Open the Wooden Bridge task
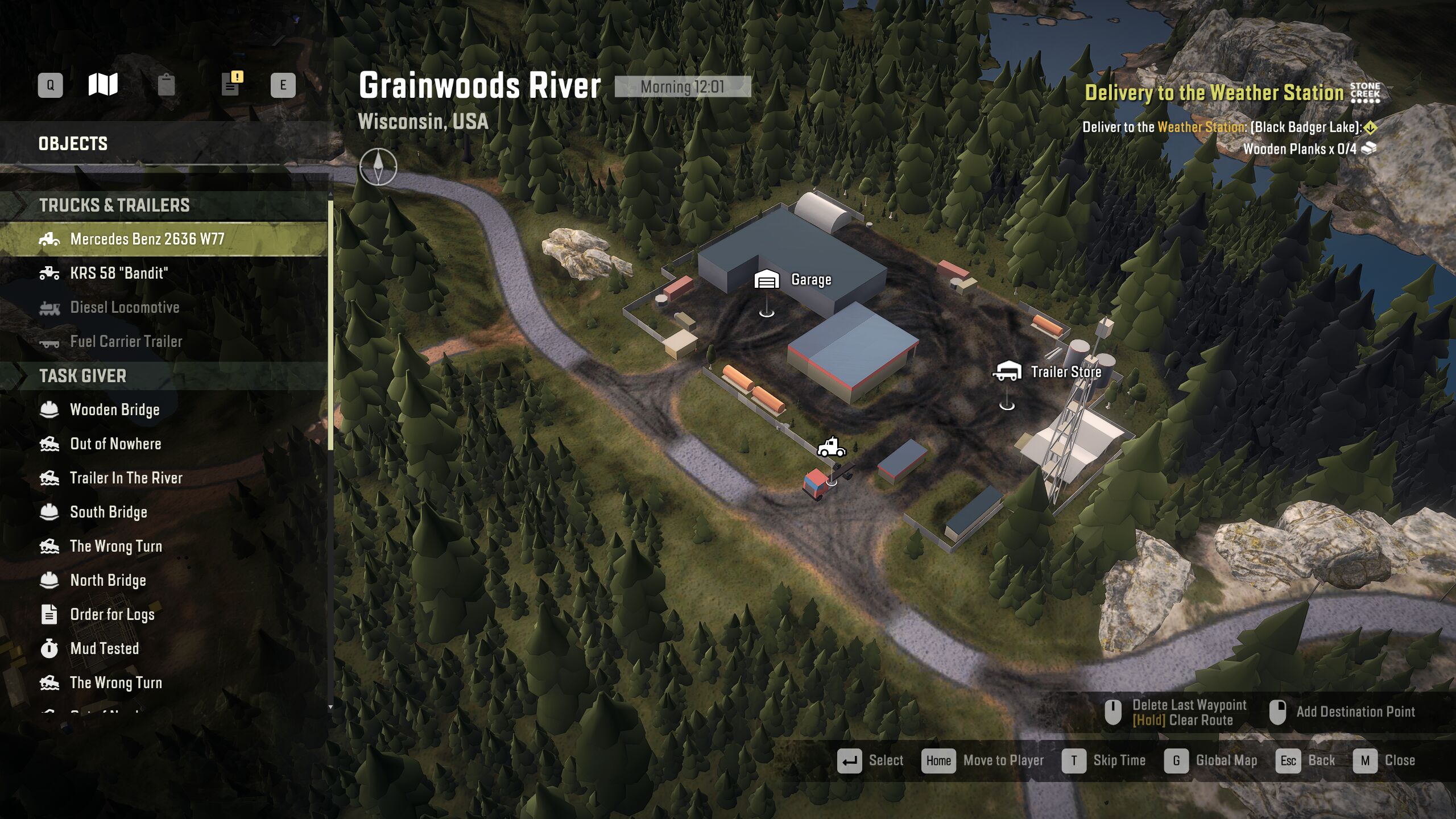1456x819 pixels. tap(114, 410)
